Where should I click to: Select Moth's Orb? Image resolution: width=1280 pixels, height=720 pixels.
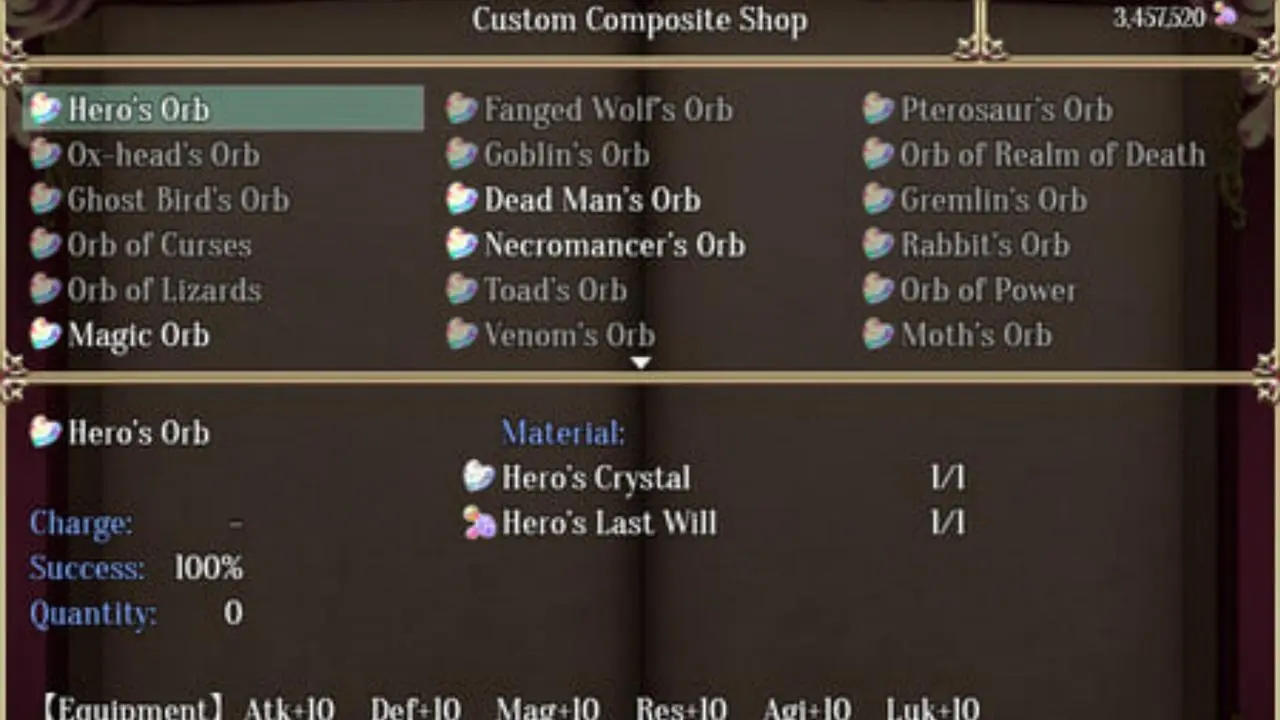coord(975,335)
